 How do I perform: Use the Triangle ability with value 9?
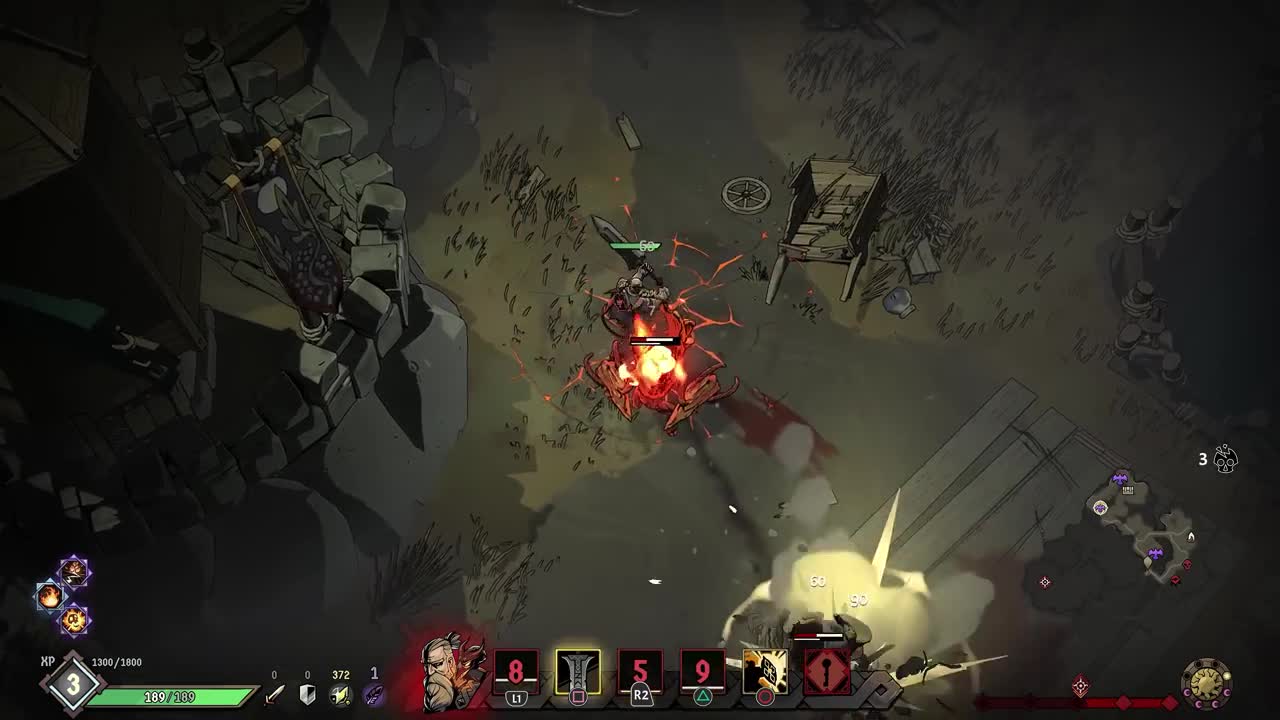click(701, 671)
